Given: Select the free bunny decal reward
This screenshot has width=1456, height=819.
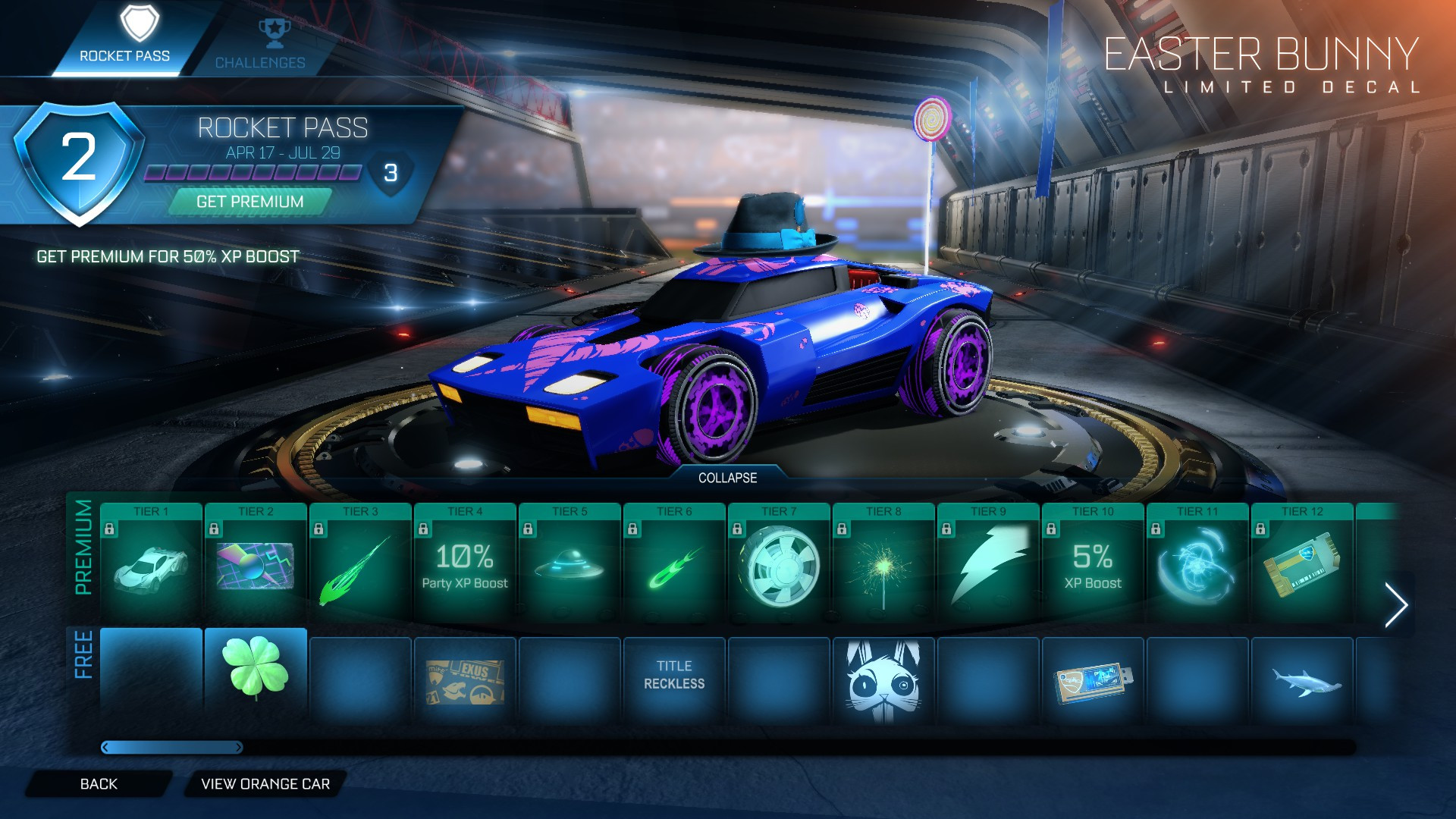Looking at the screenshot, I should point(883,680).
